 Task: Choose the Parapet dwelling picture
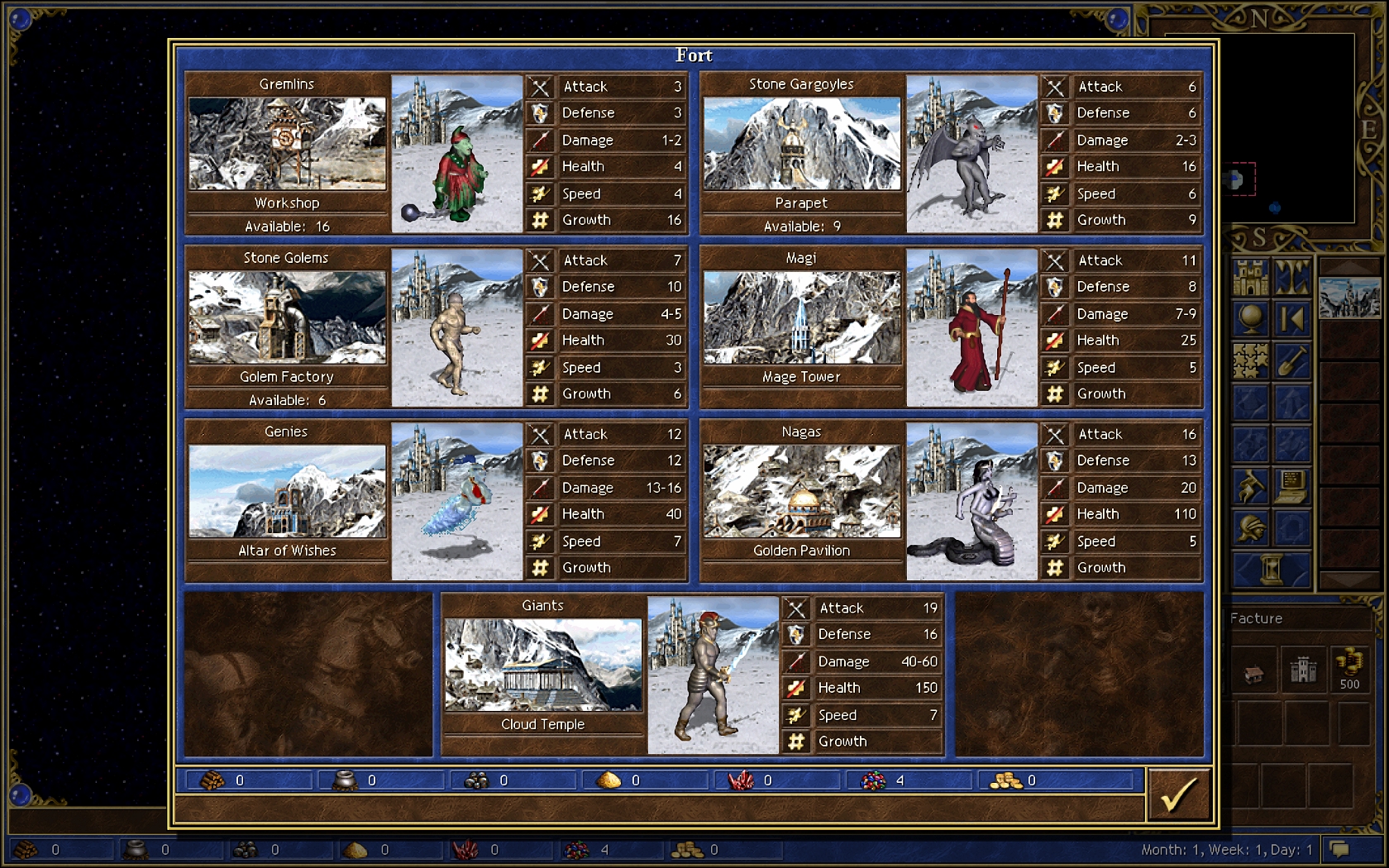pos(801,143)
